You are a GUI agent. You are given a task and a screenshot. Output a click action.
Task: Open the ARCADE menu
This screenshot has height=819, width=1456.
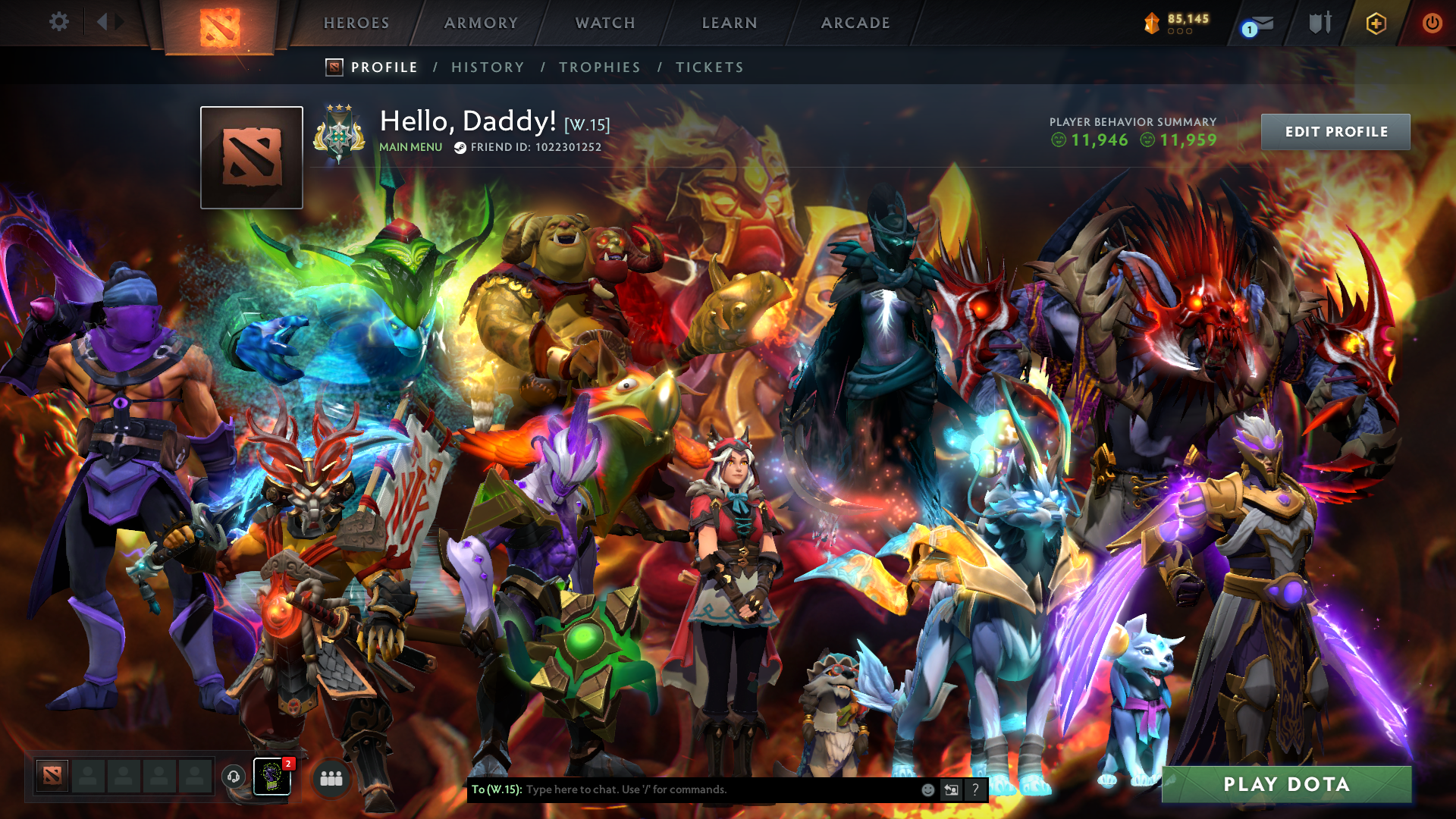pos(855,23)
